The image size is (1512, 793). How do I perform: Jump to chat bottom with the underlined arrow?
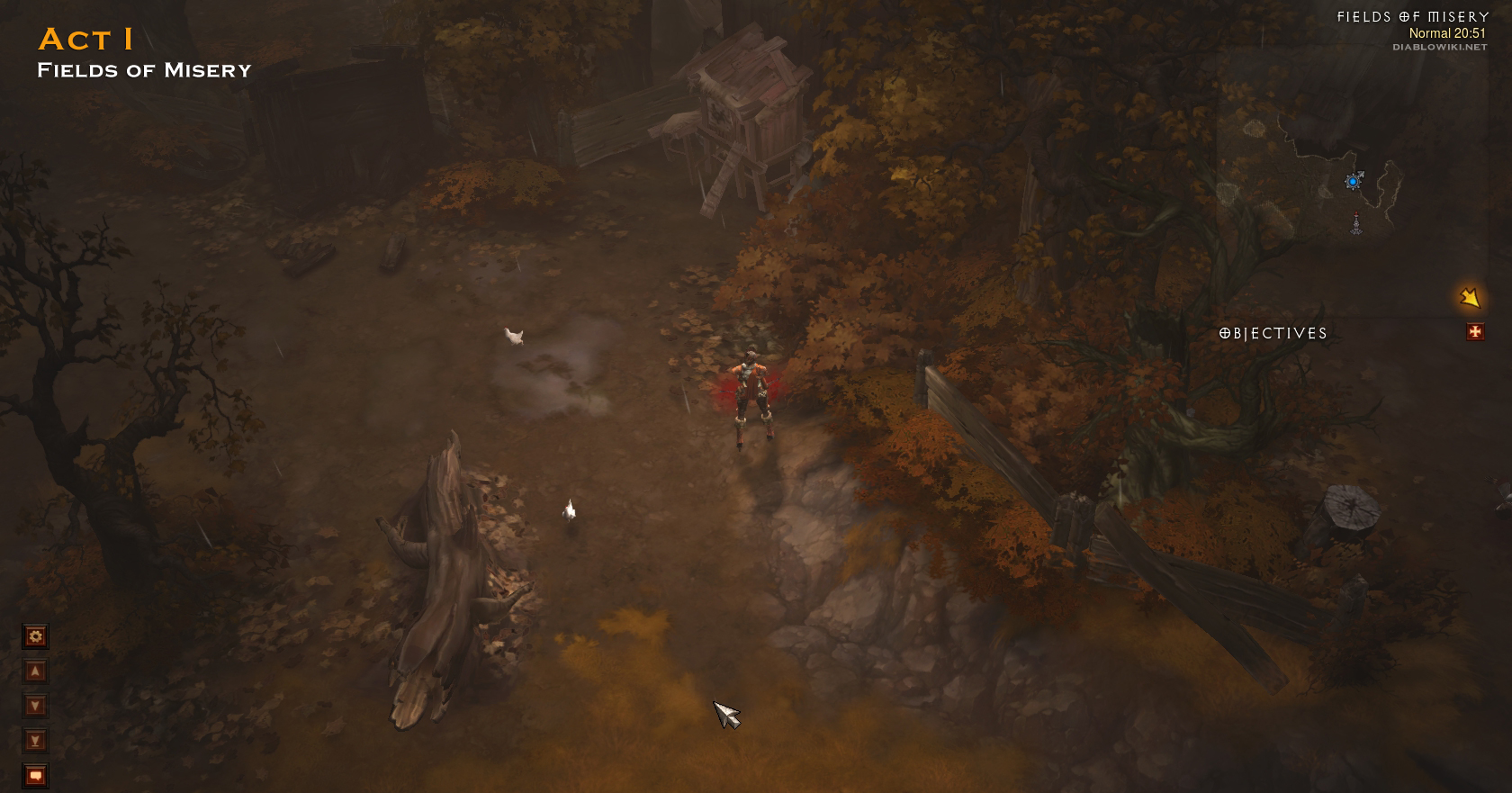pos(35,741)
